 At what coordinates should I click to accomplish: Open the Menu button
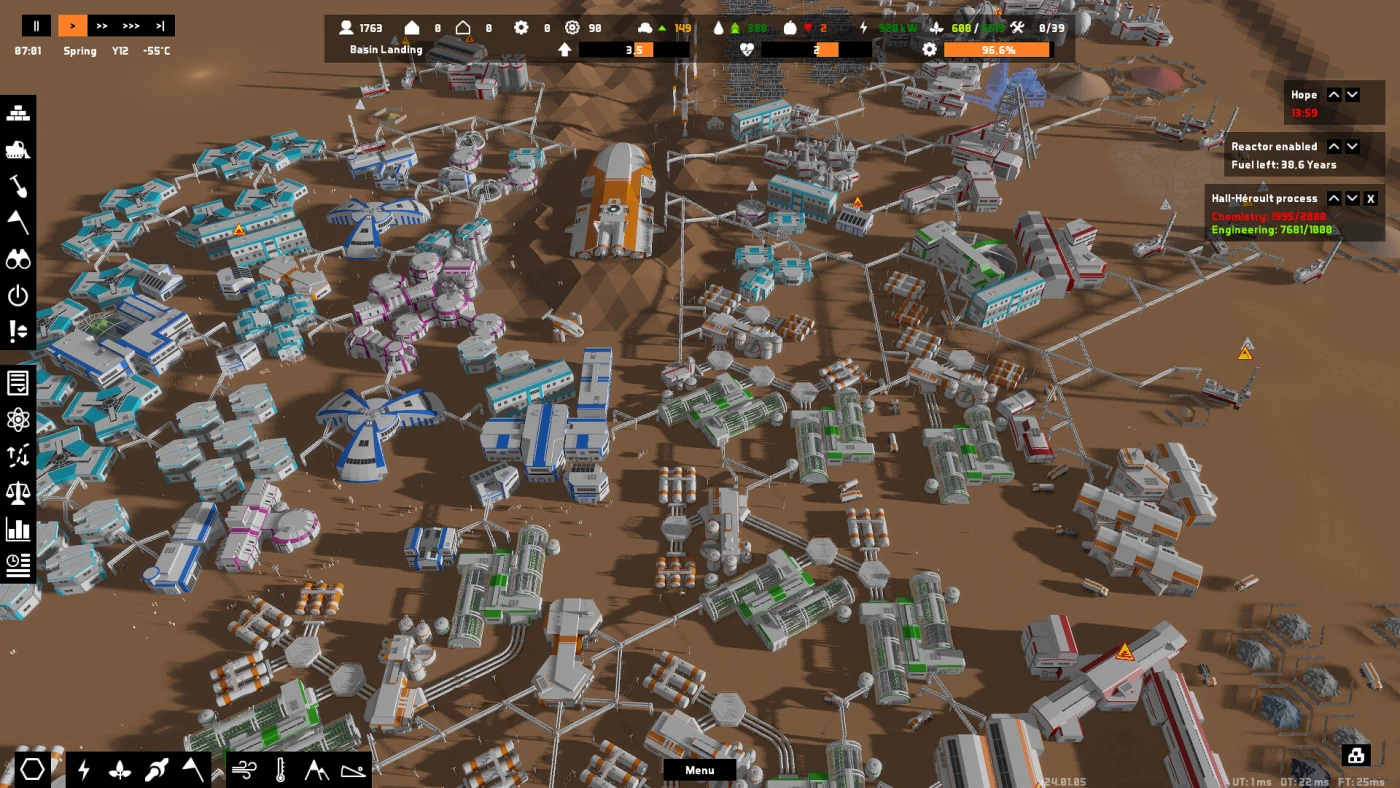tap(700, 770)
